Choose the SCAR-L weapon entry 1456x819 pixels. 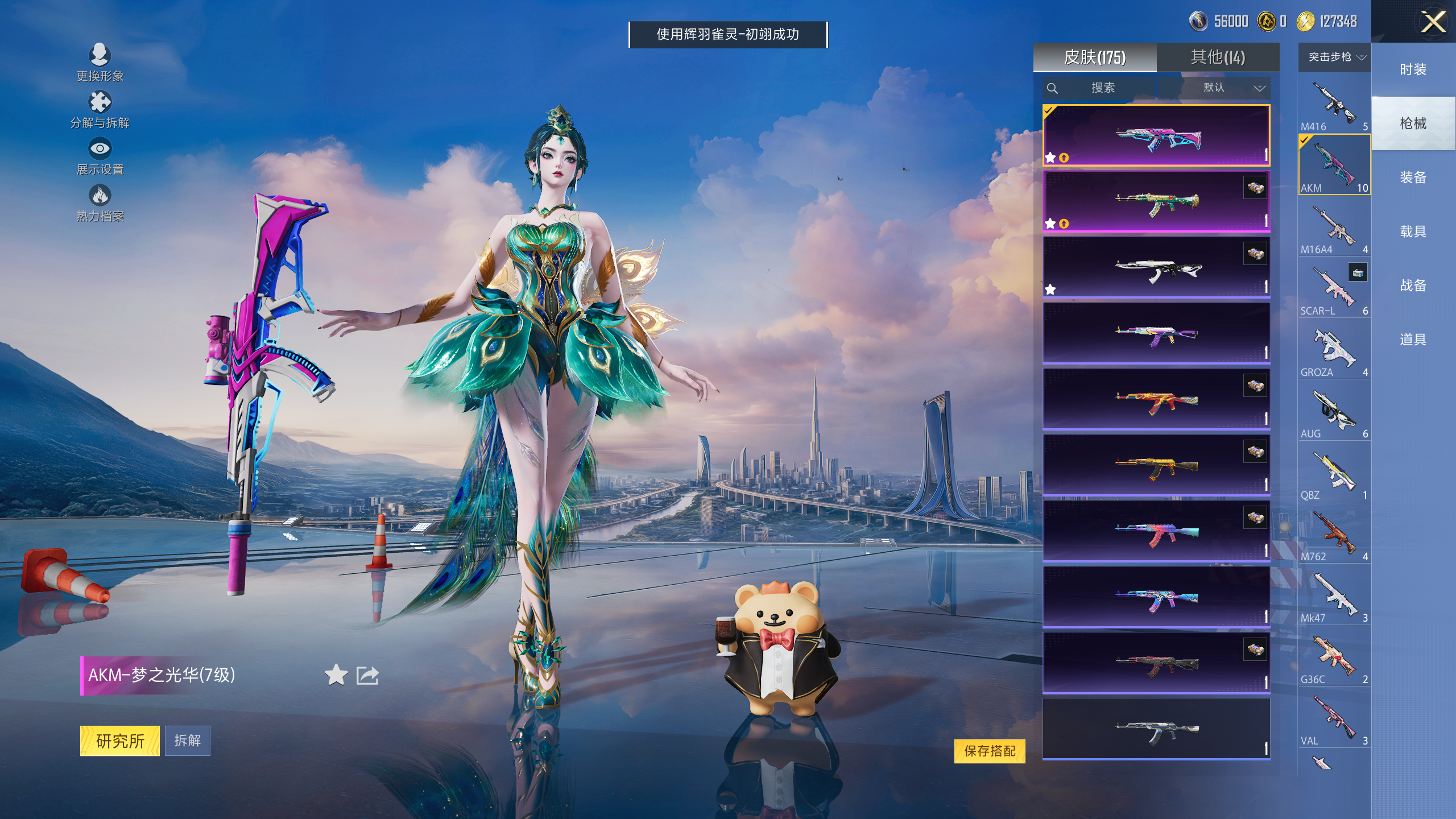pos(1334,289)
